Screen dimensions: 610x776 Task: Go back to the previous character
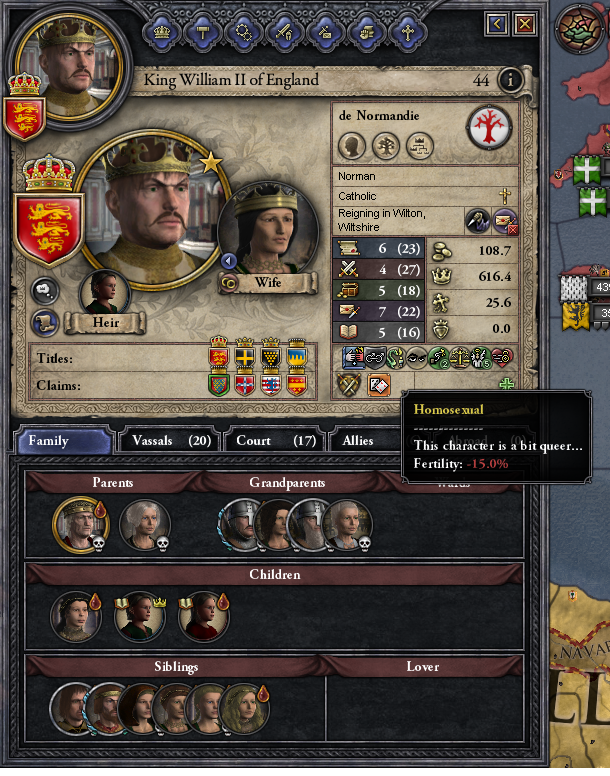497,23
